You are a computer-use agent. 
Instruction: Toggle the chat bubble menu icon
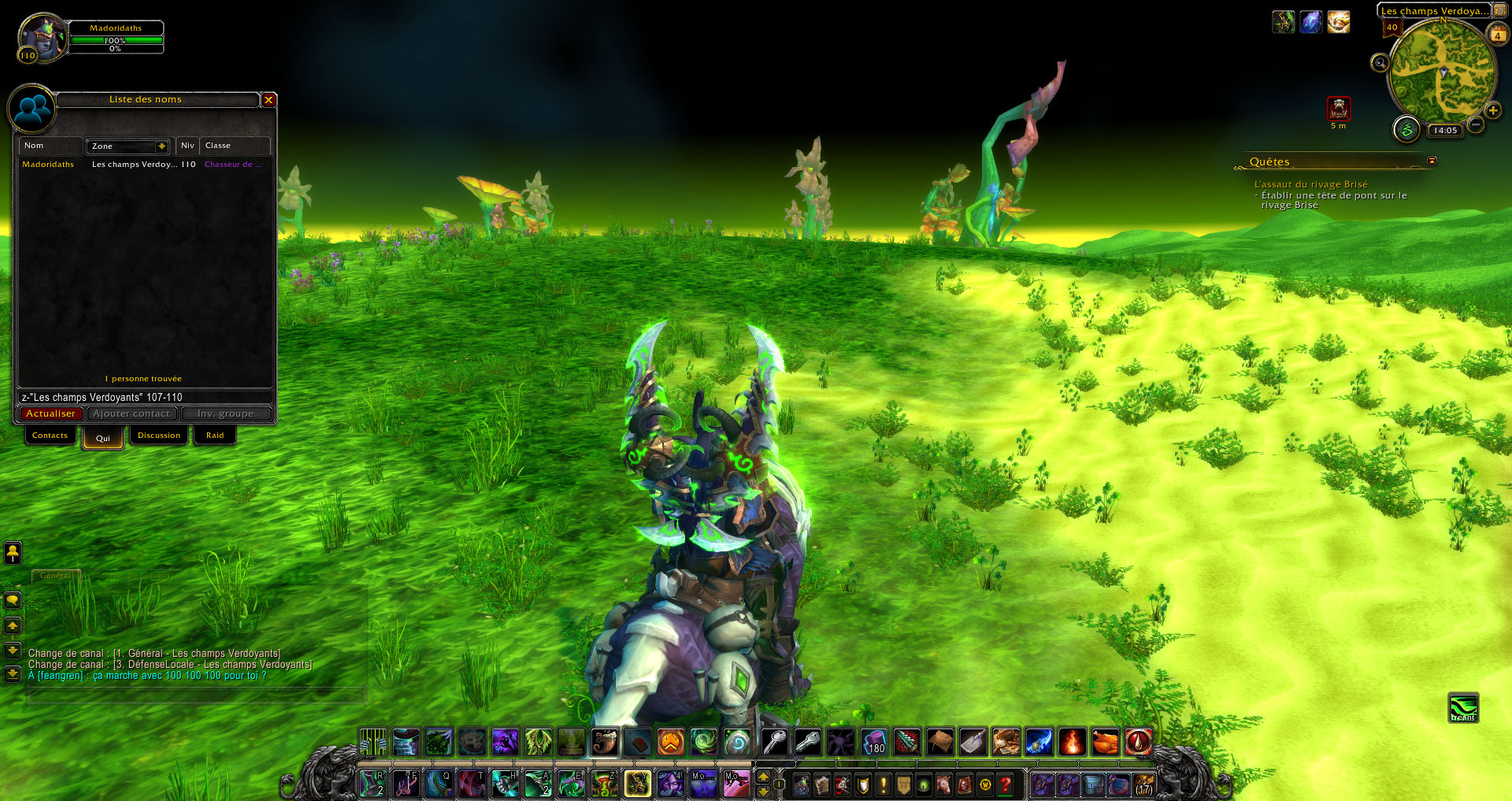point(11,601)
